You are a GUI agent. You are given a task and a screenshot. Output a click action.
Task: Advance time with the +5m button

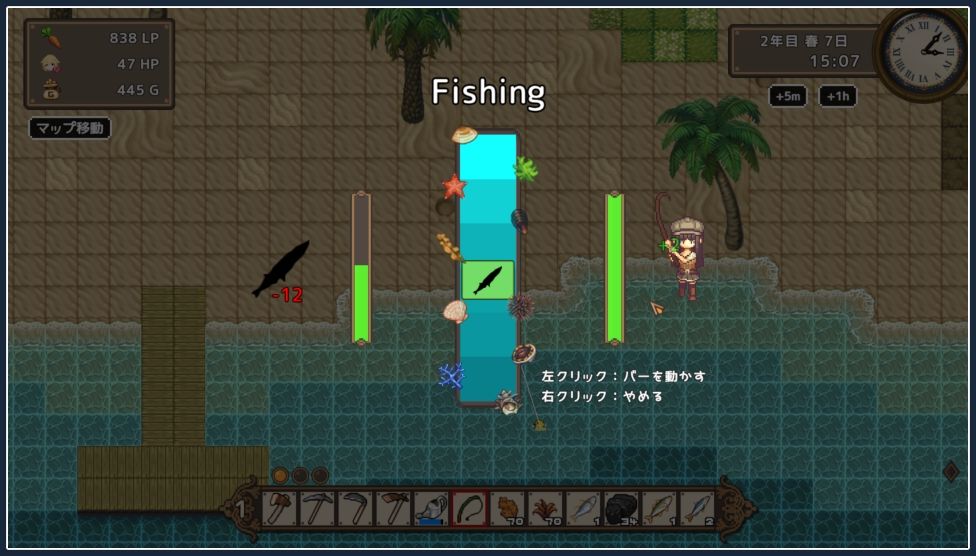(788, 96)
